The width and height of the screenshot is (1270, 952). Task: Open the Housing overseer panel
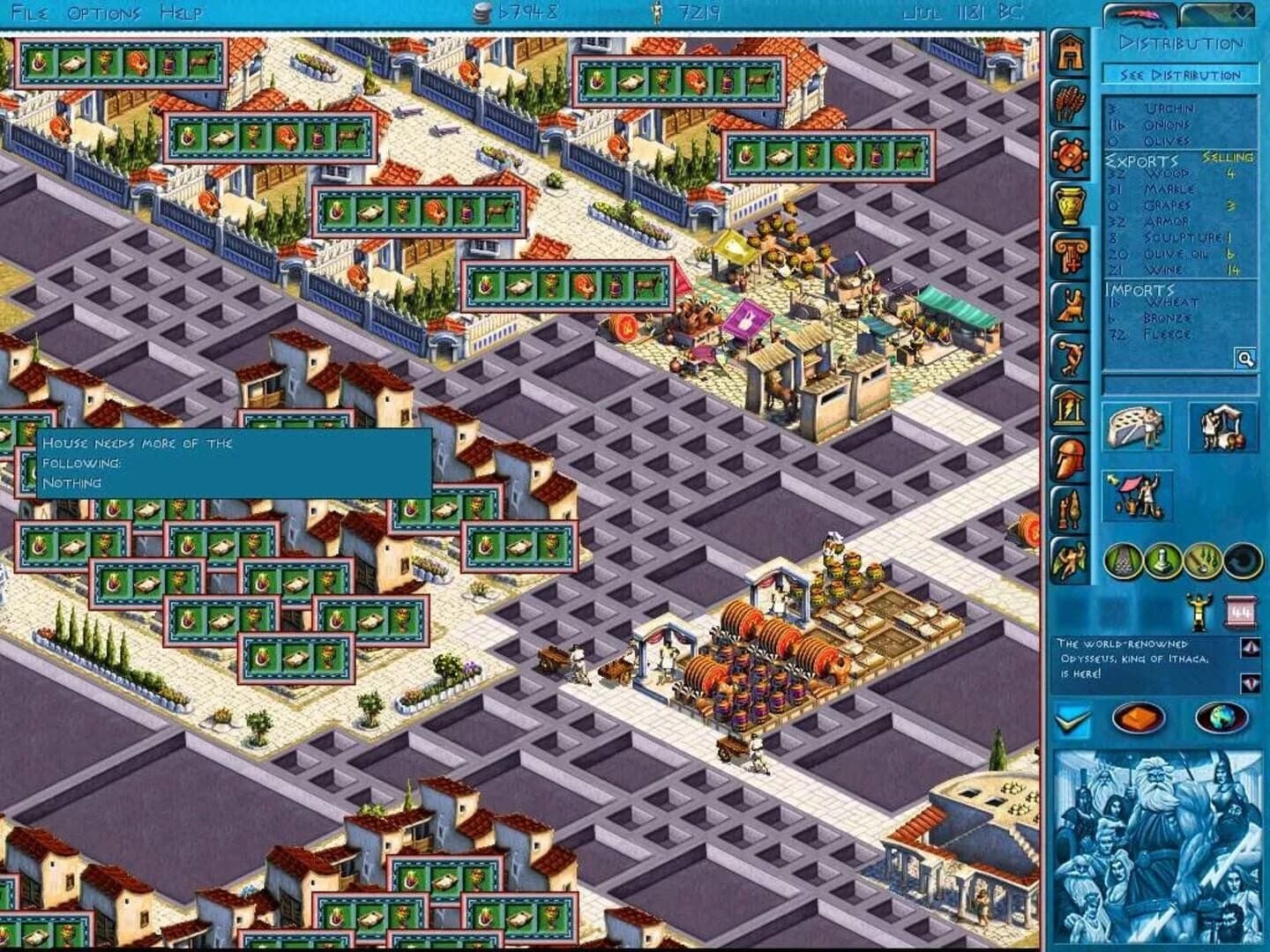point(1070,51)
